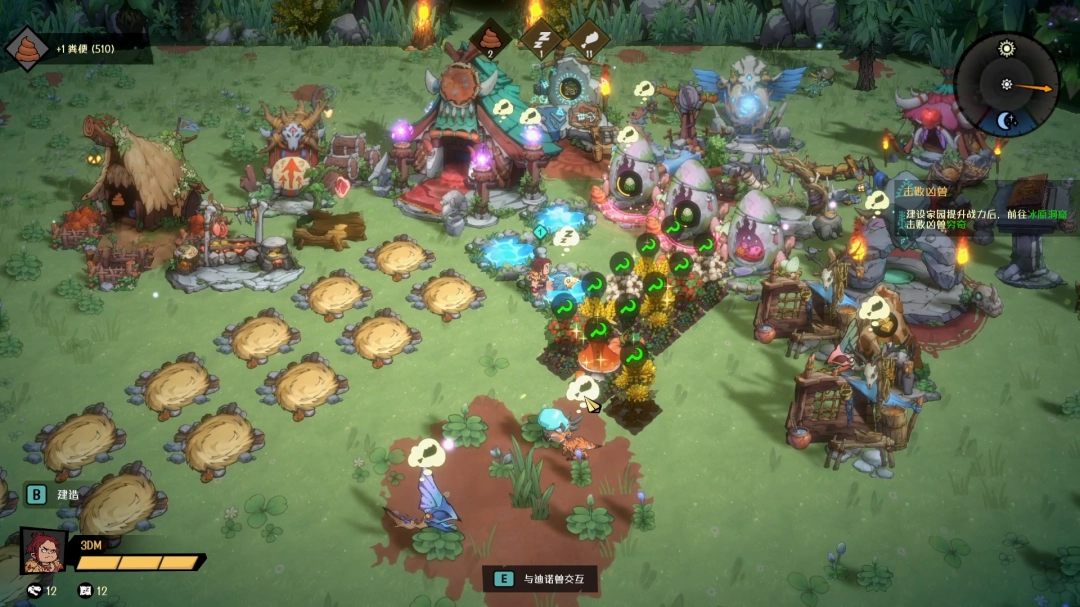Open the drumstick hunger alert icon
This screenshot has height=607, width=1080.
coord(589,38)
